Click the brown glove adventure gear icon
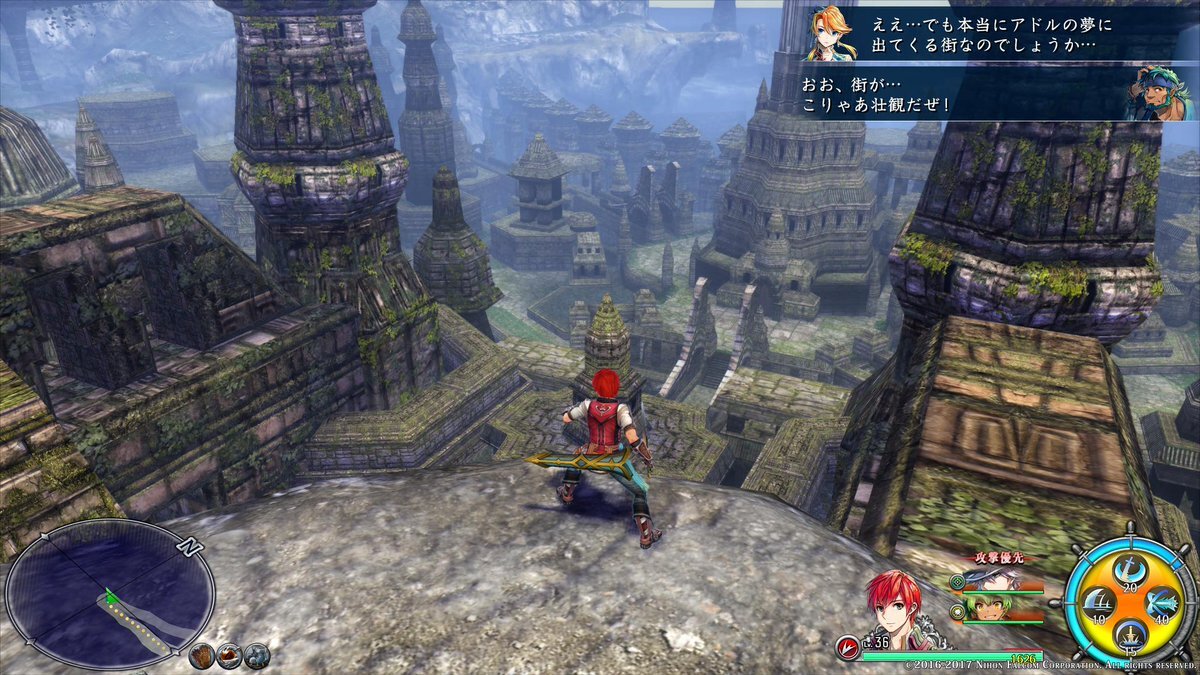This screenshot has width=1200, height=675. coord(202,656)
